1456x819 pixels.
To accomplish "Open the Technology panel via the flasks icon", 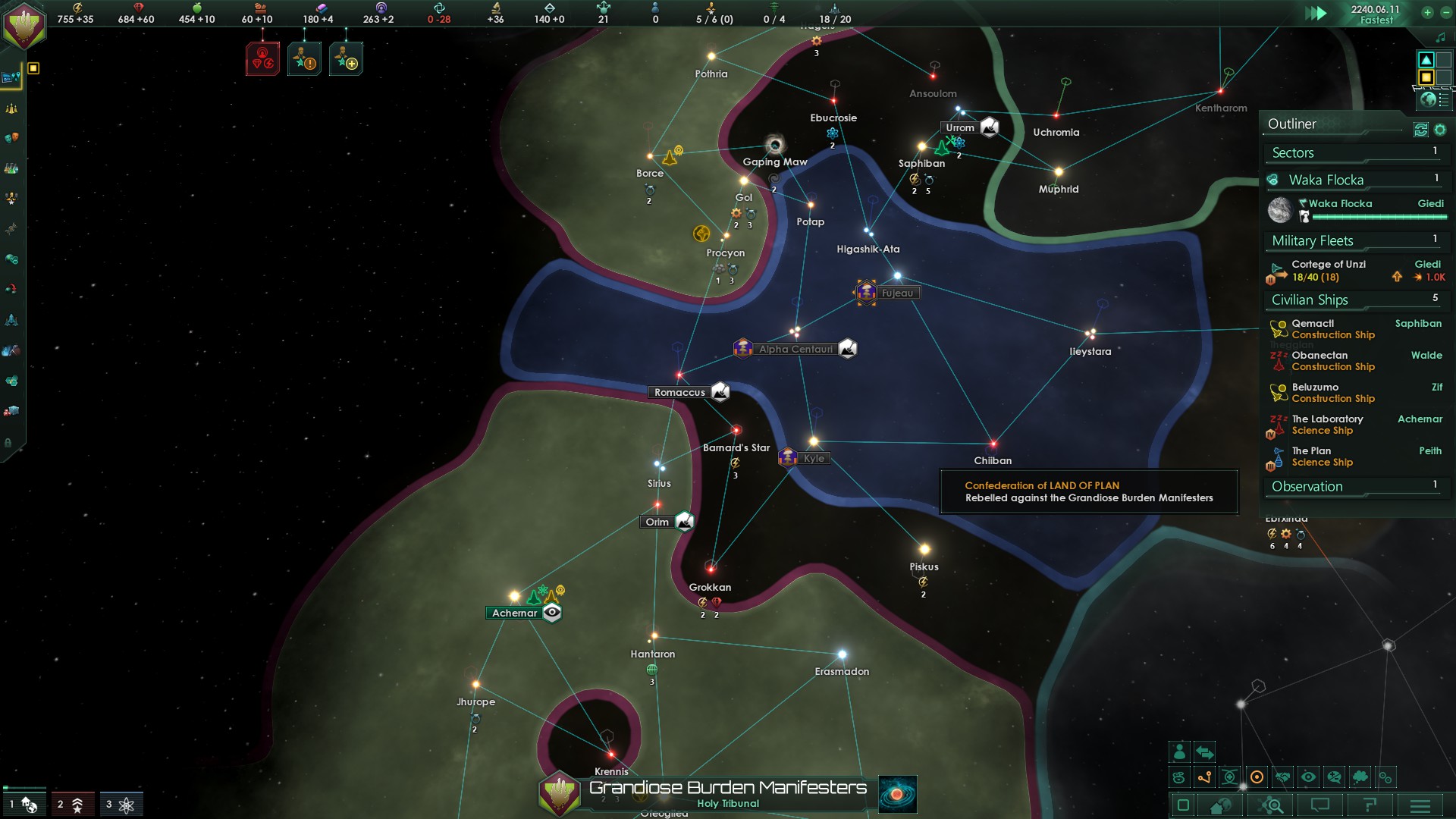I will pos(12,168).
